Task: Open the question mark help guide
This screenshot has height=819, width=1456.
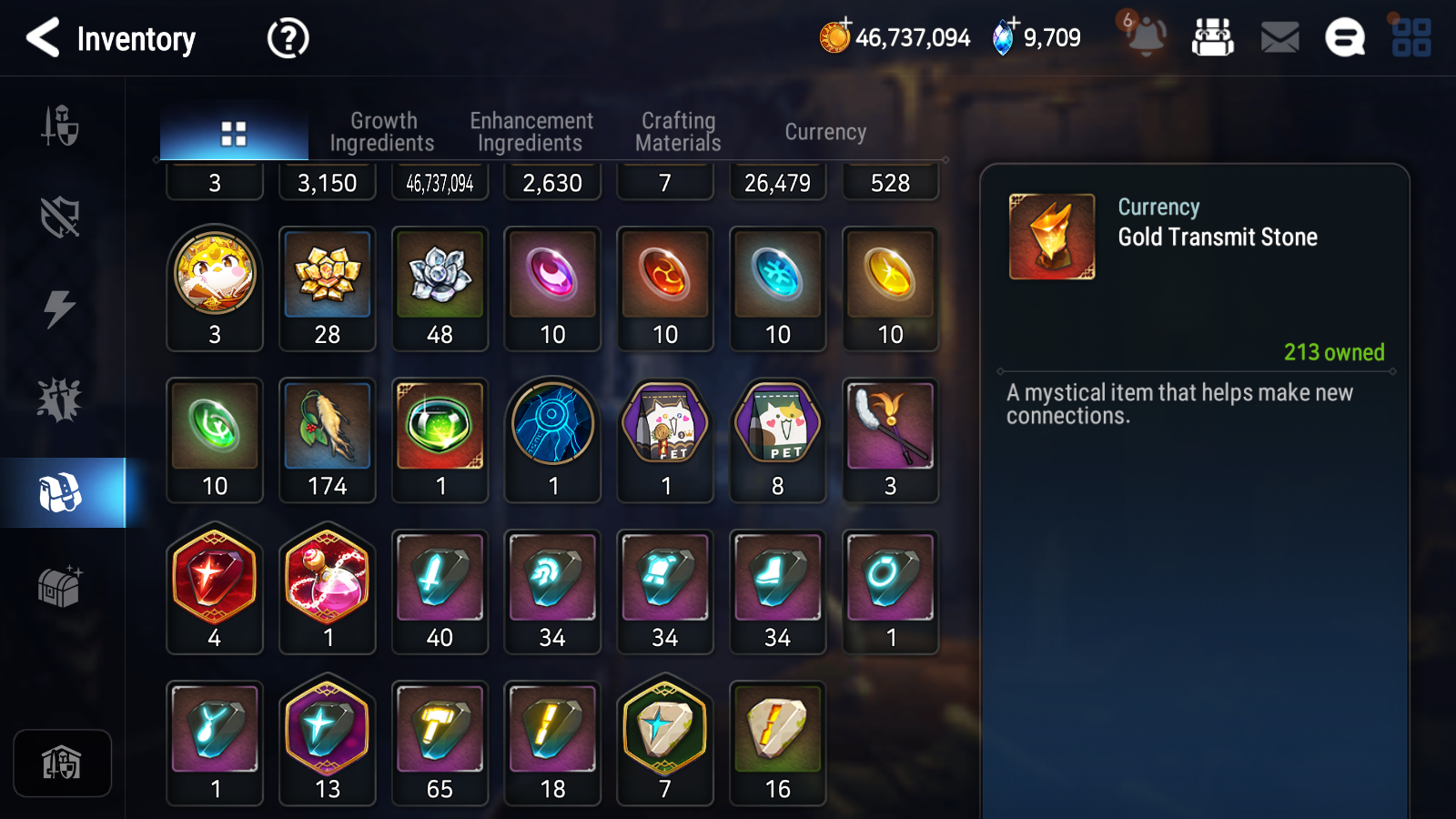Action: 288,38
